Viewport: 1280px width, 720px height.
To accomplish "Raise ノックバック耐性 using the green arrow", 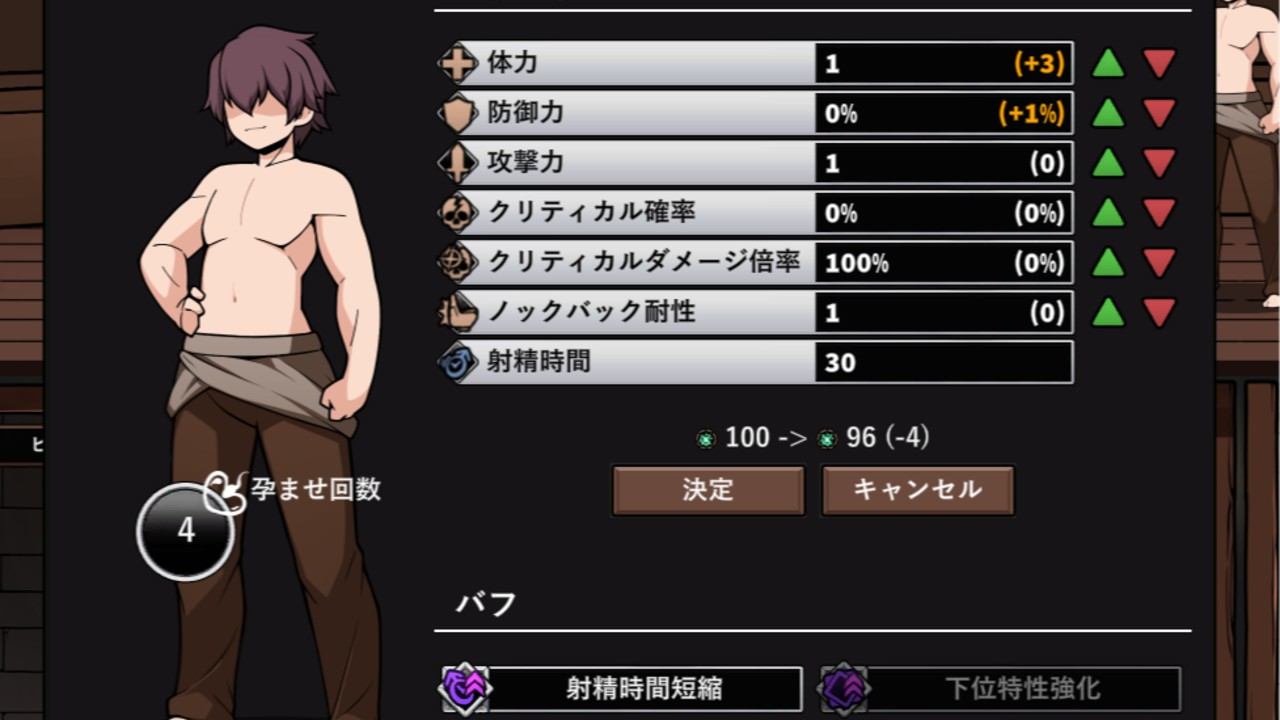I will (x=1108, y=313).
